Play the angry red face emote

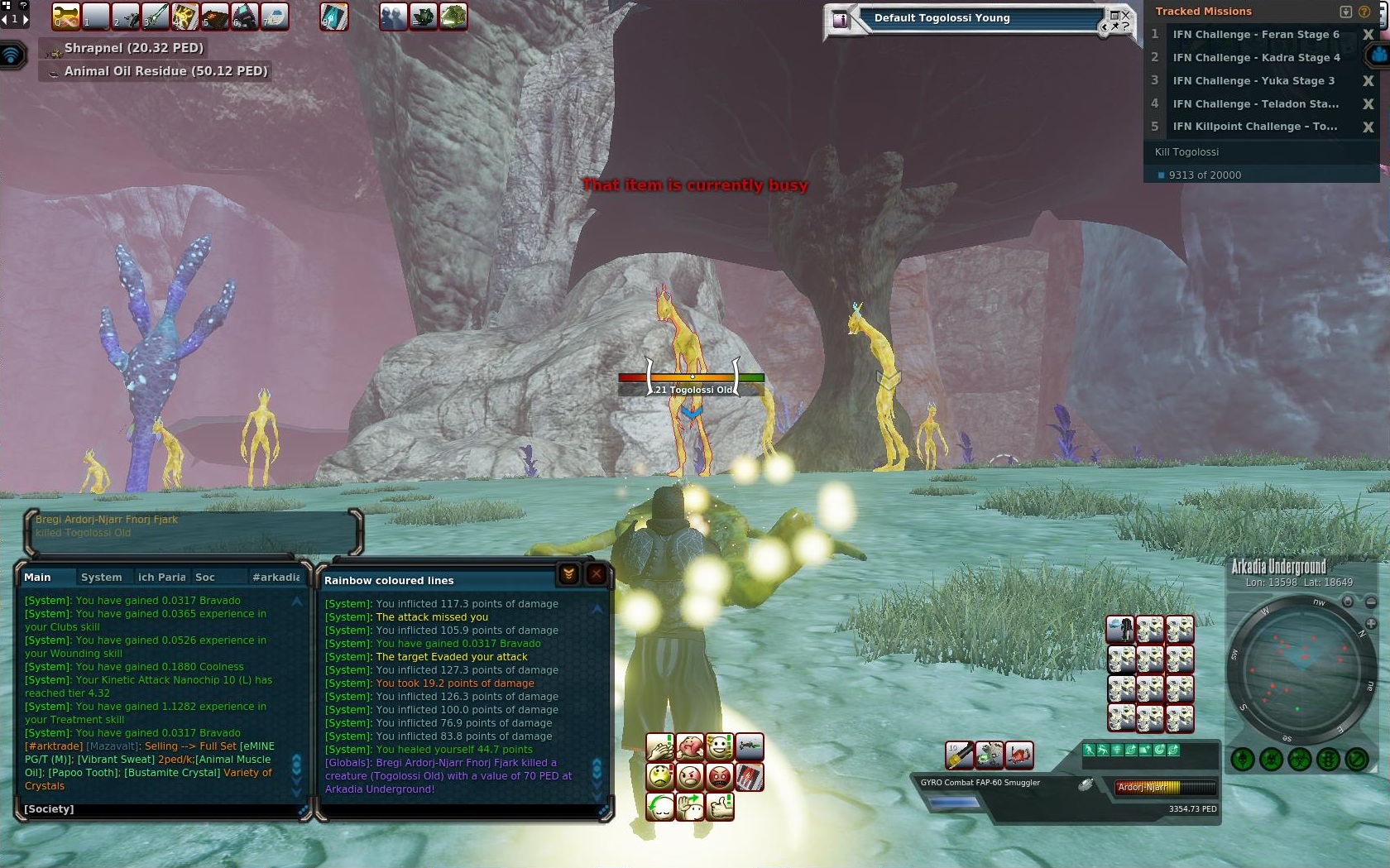[x=720, y=776]
